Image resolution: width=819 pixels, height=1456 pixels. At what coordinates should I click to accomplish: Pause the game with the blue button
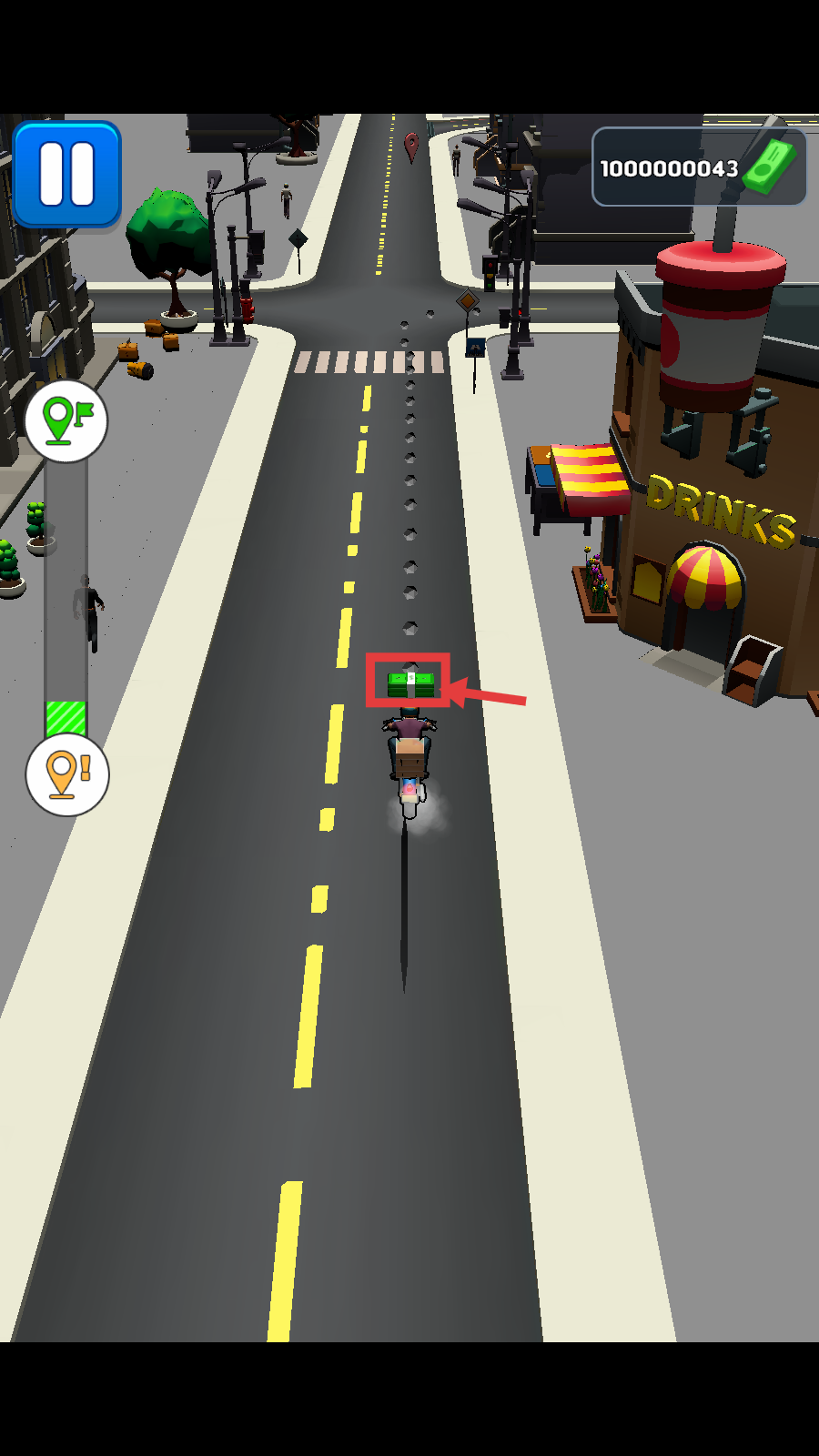coord(67,173)
